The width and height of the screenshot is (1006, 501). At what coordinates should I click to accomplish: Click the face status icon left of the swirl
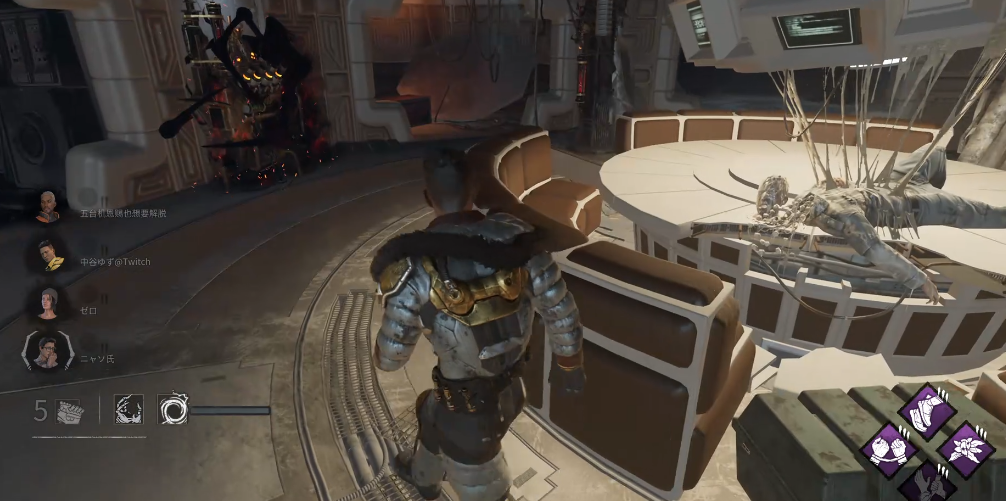pos(128,408)
